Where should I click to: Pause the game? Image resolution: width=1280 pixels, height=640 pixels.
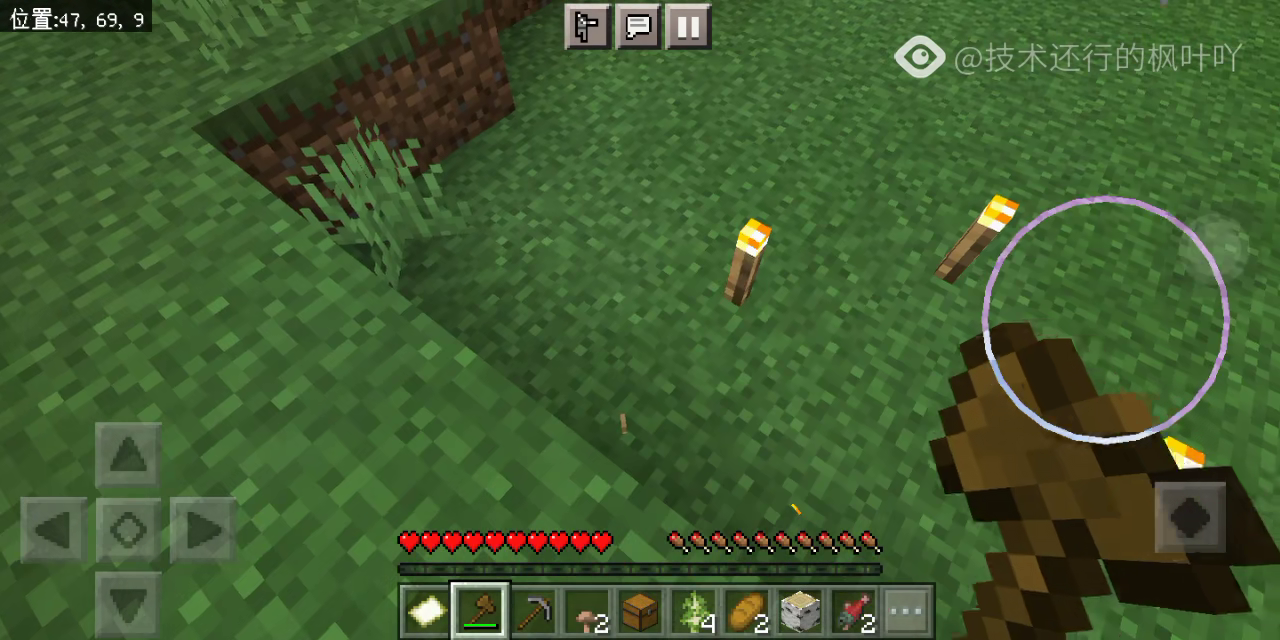(x=687, y=26)
